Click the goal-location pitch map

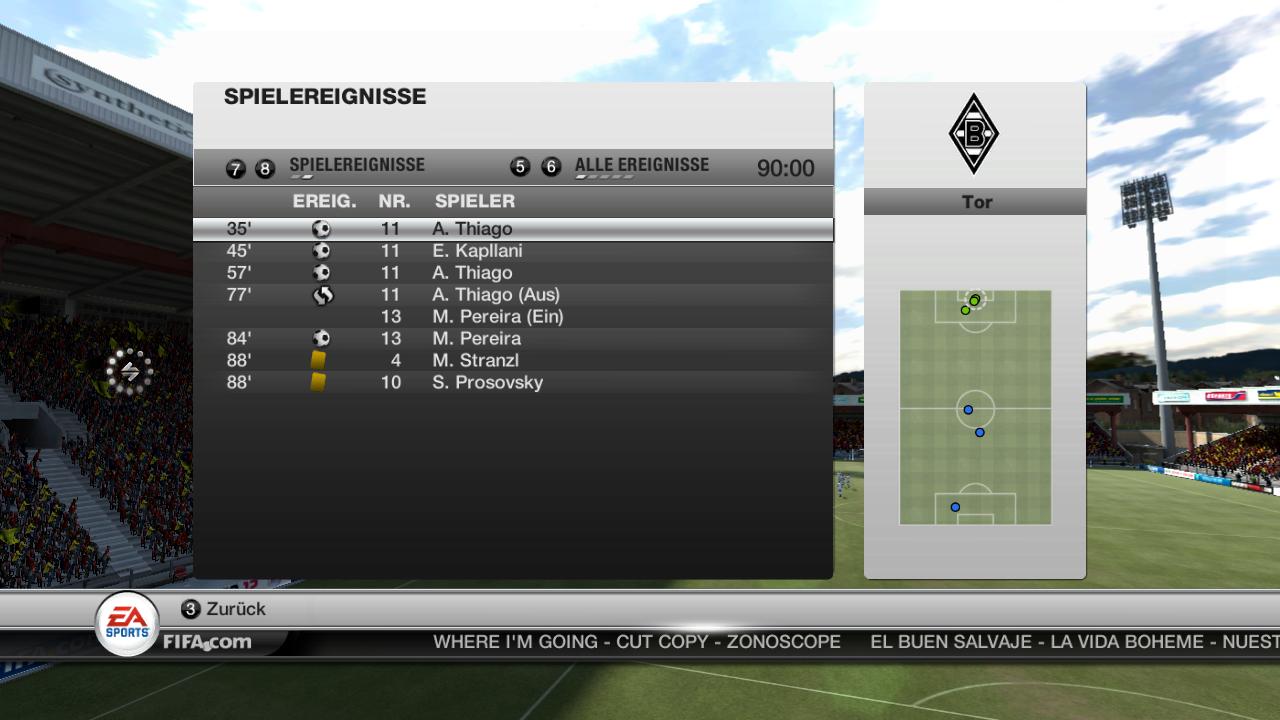[975, 407]
